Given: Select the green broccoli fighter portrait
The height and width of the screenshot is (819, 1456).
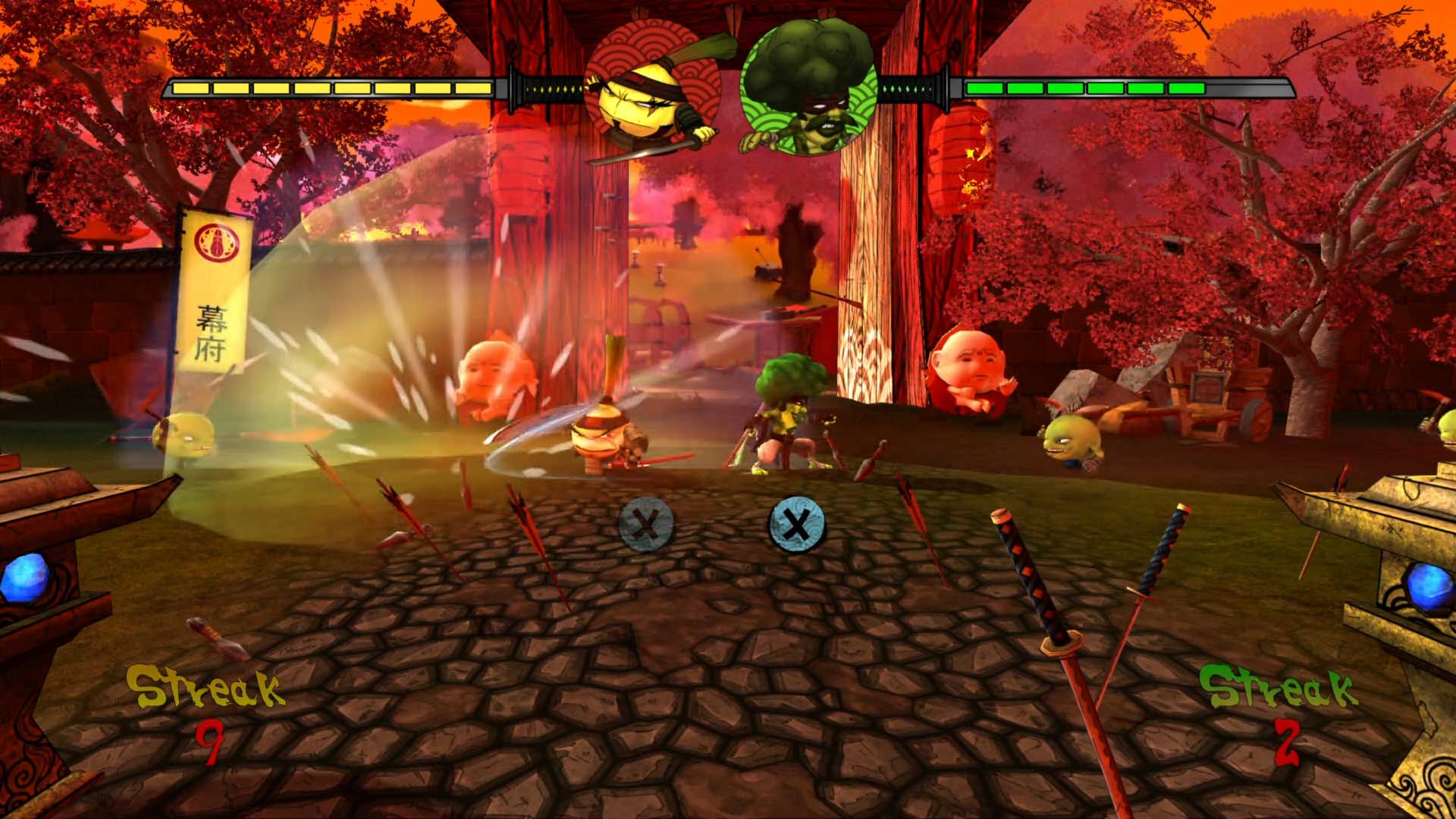Looking at the screenshot, I should 808,87.
